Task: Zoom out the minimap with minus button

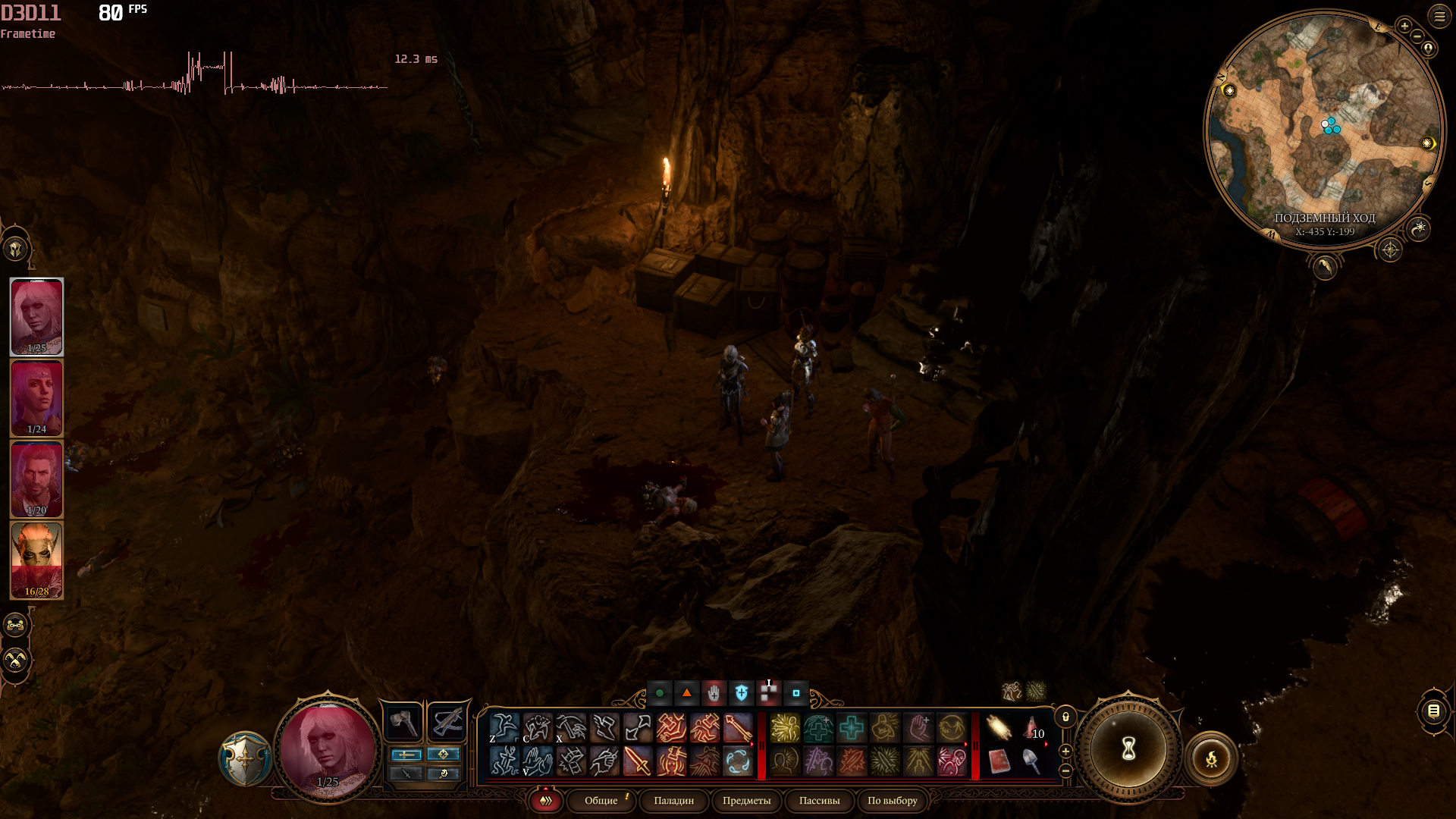Action: pos(1417,36)
